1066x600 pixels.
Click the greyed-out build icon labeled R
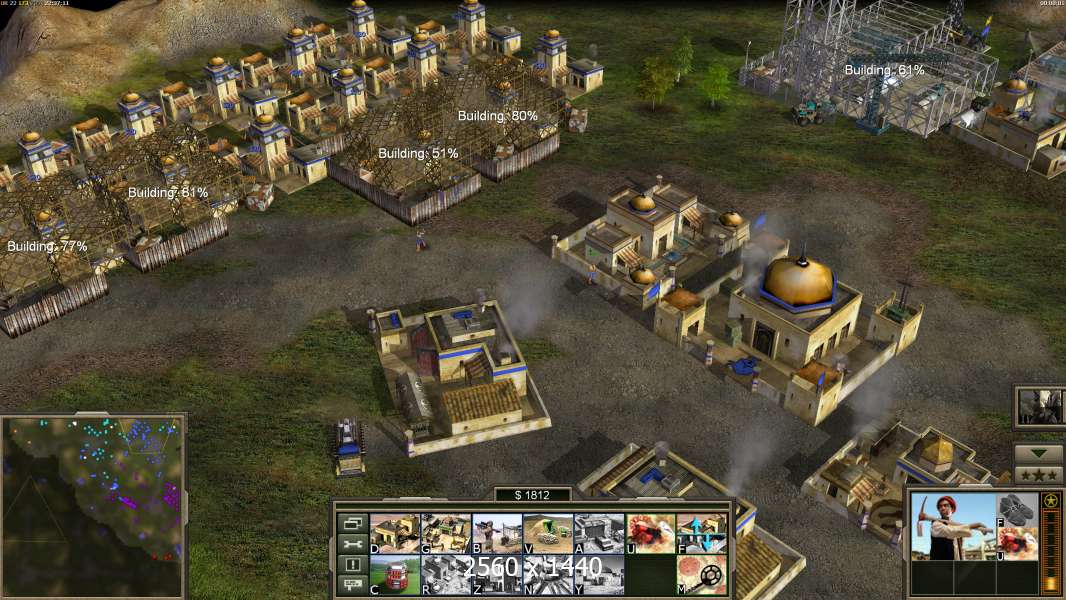[445, 575]
